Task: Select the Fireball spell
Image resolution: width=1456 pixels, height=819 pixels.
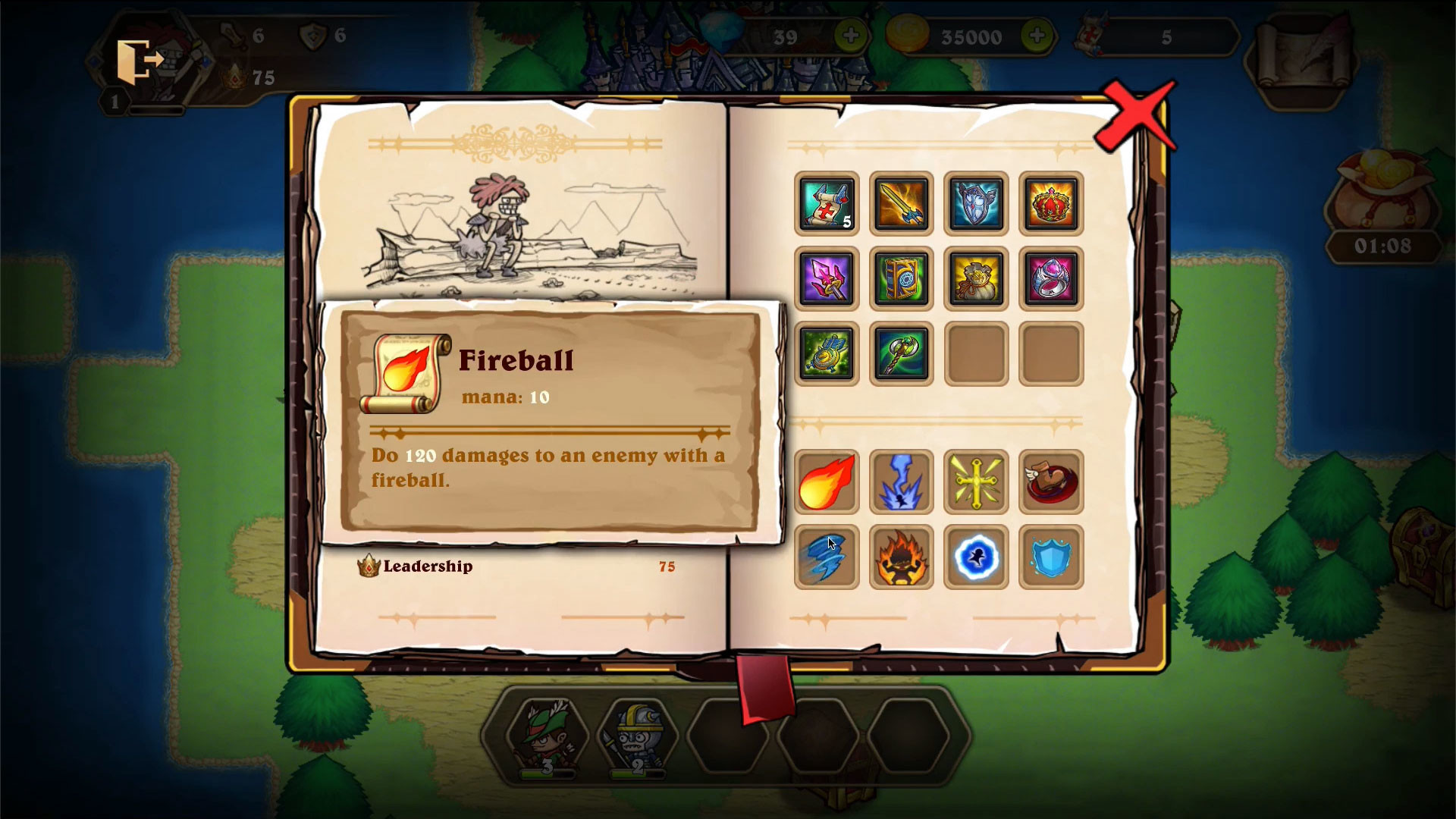Action: pyautogui.click(x=827, y=482)
